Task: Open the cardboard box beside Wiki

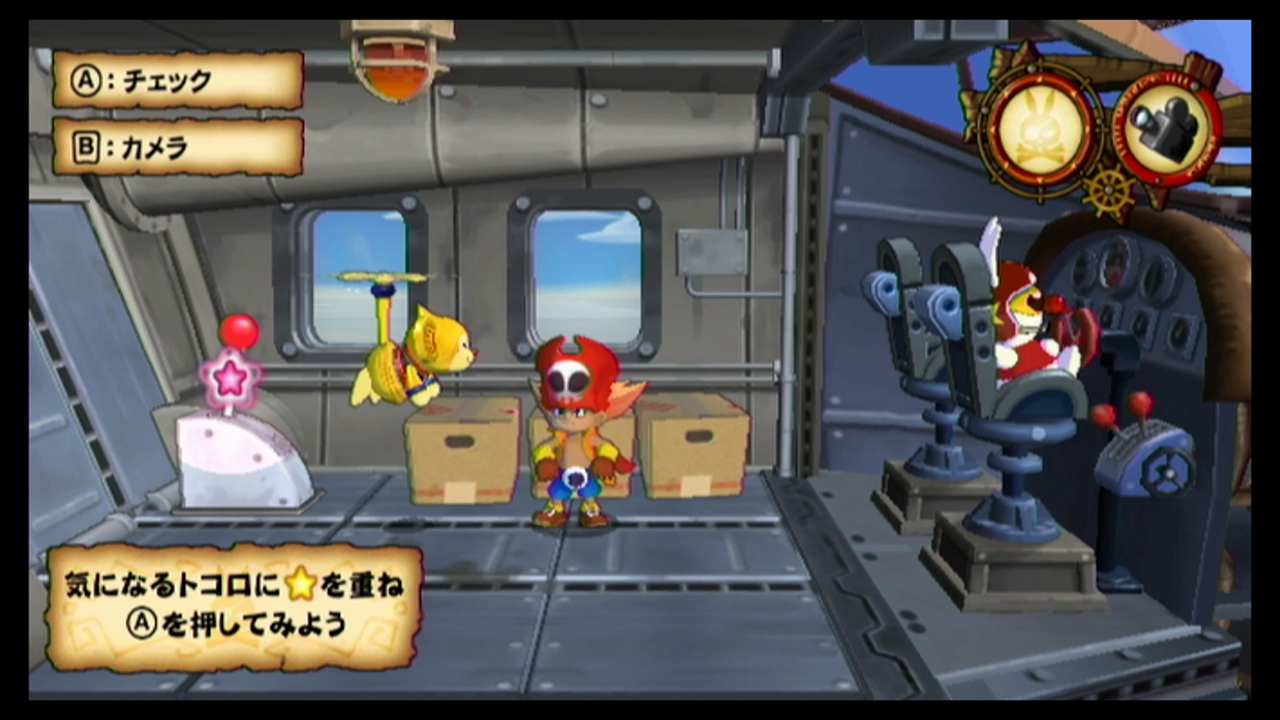Action: click(462, 450)
